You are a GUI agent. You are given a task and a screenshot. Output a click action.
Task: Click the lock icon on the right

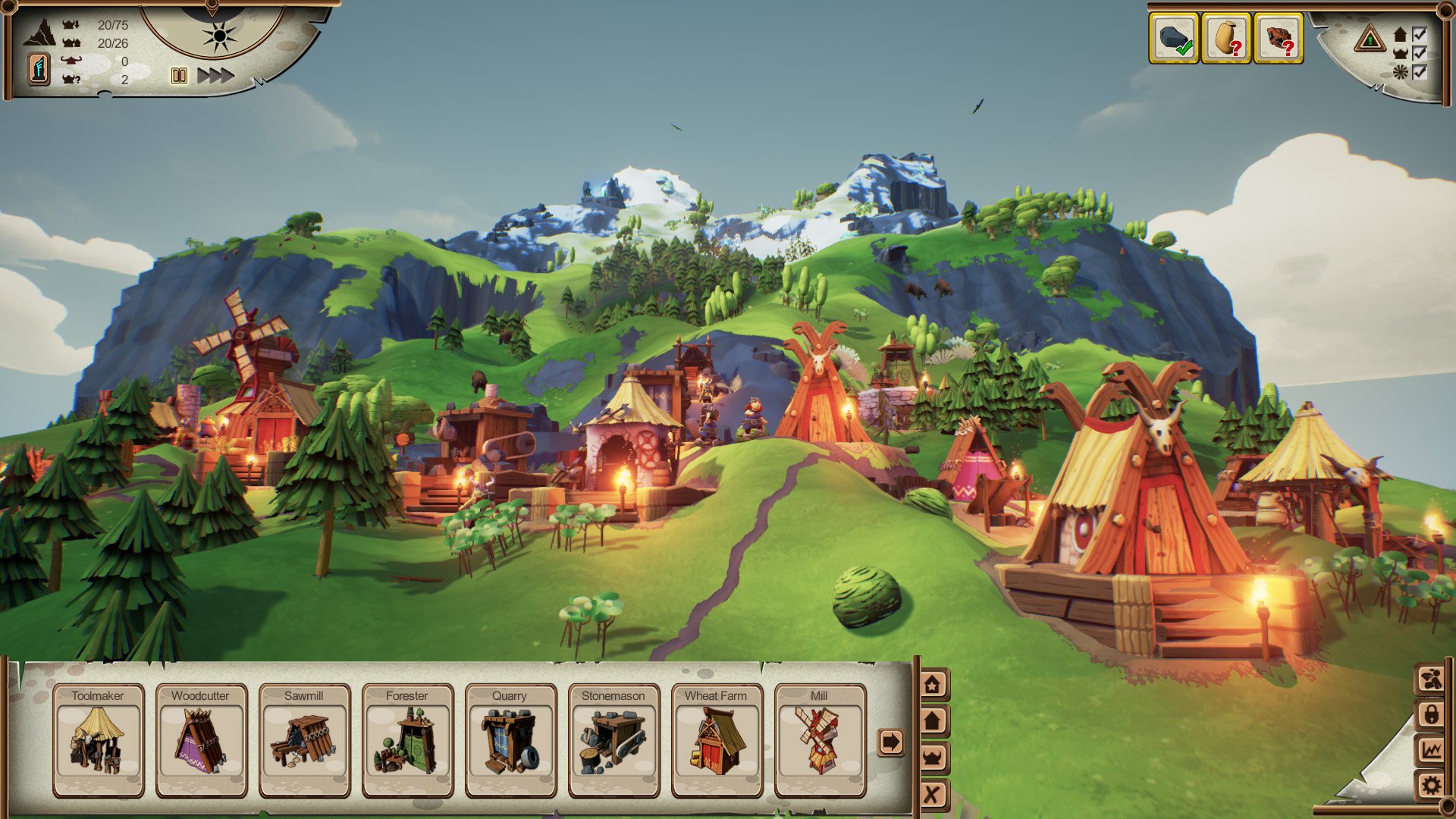1430,714
